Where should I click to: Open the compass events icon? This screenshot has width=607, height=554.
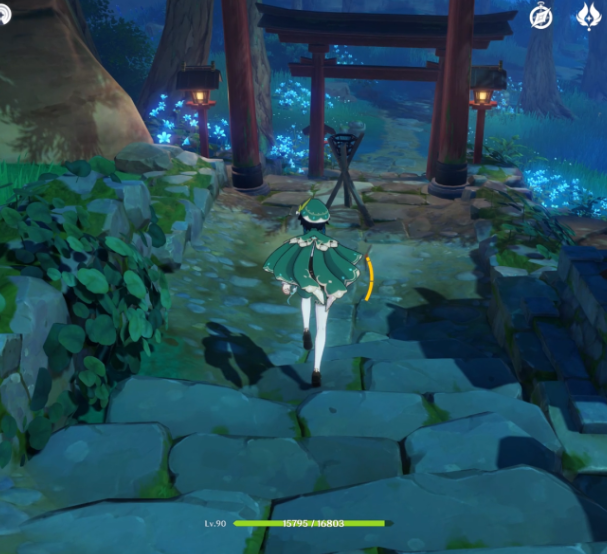coord(543,16)
